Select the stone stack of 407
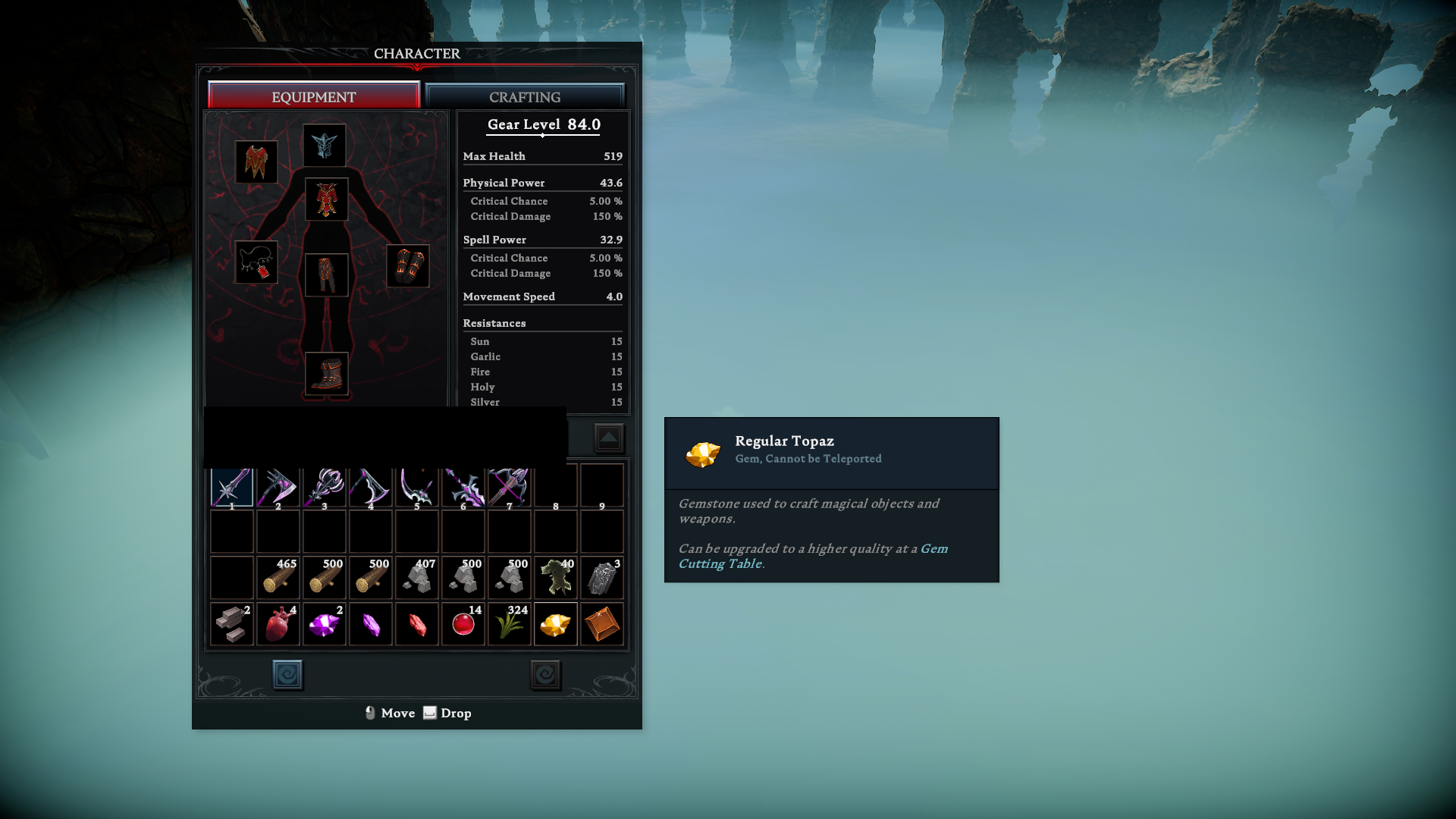The height and width of the screenshot is (819, 1456). [x=417, y=578]
